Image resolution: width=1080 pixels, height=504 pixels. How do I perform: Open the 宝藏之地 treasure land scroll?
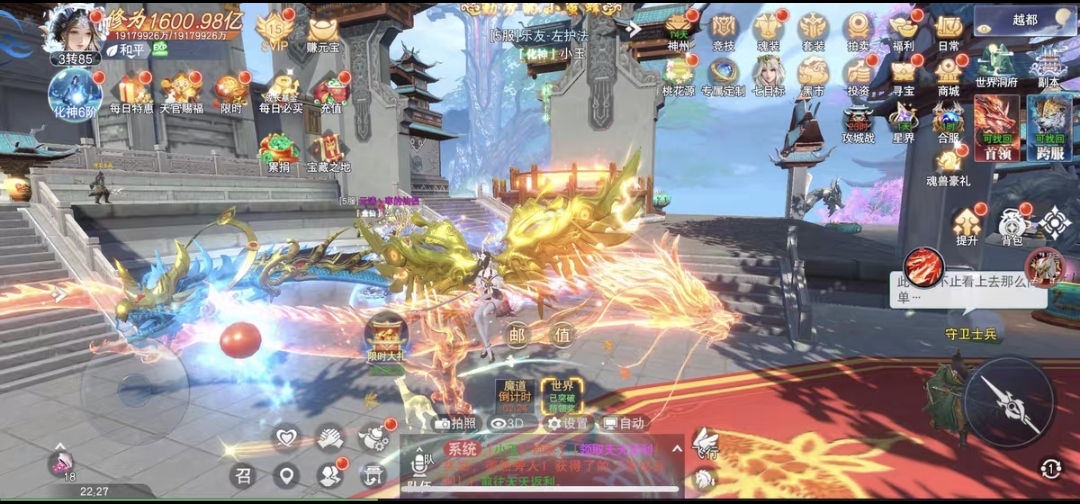click(x=329, y=150)
